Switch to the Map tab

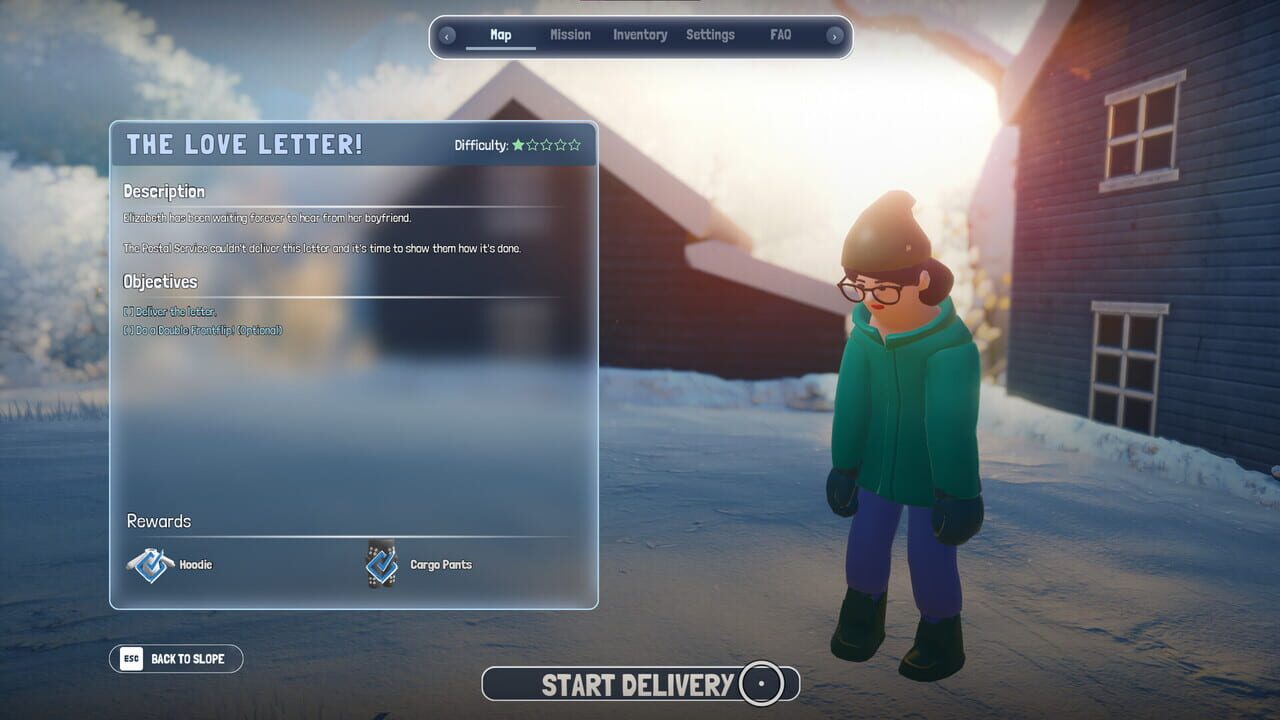click(x=501, y=35)
